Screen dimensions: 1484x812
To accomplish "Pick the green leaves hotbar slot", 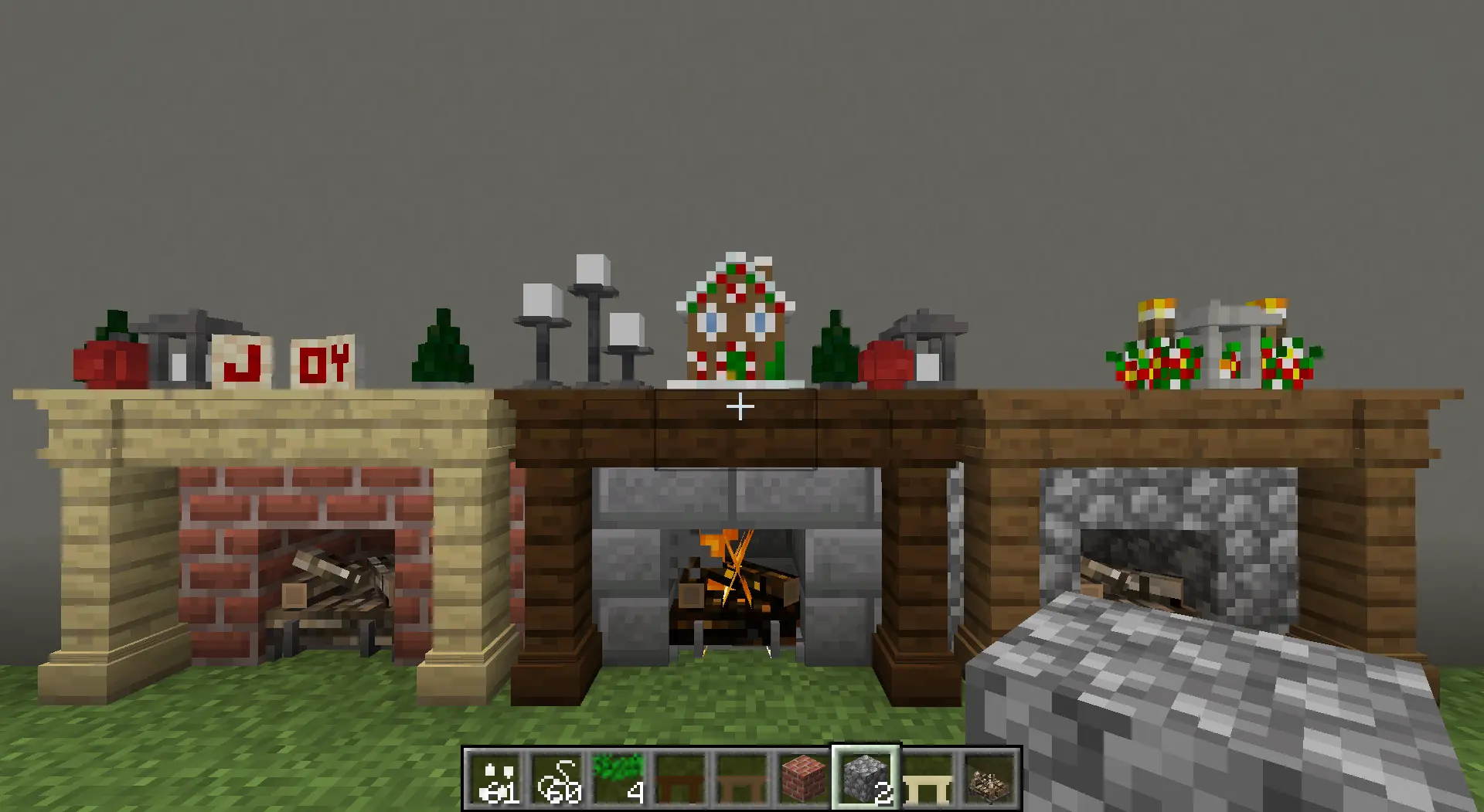I will pyautogui.click(x=619, y=779).
